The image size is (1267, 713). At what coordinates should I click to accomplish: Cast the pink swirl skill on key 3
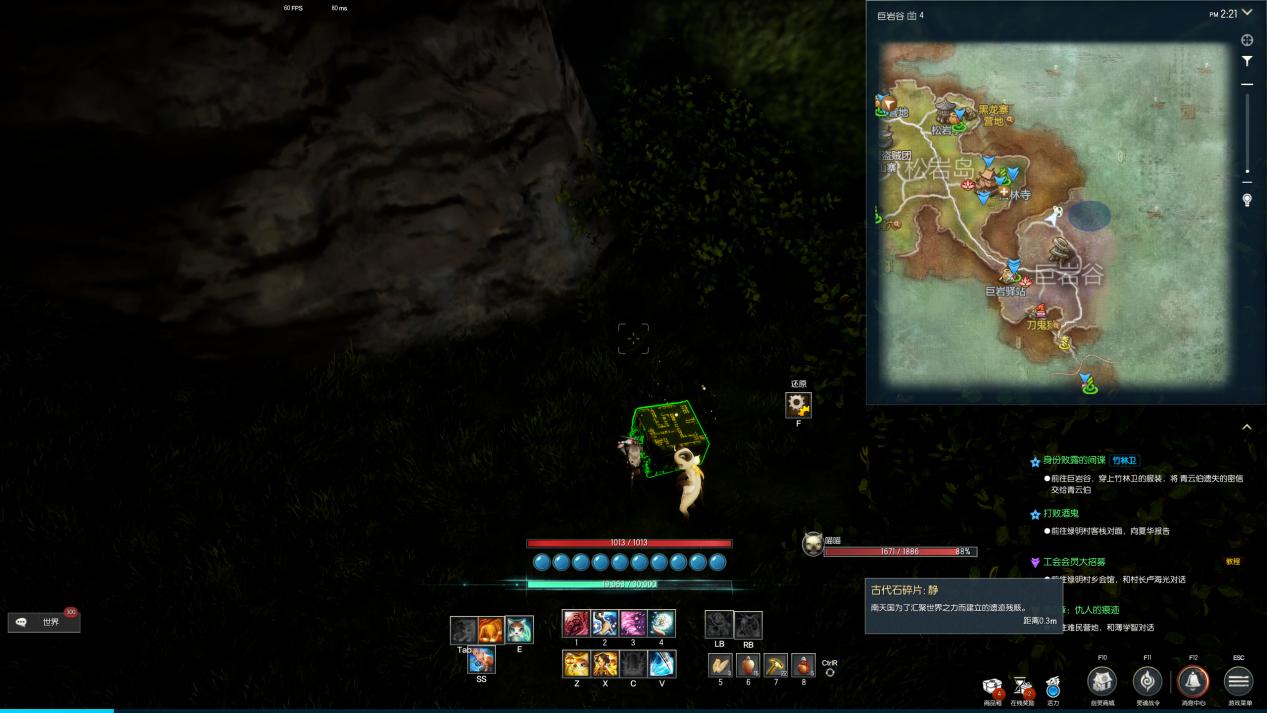pyautogui.click(x=633, y=623)
